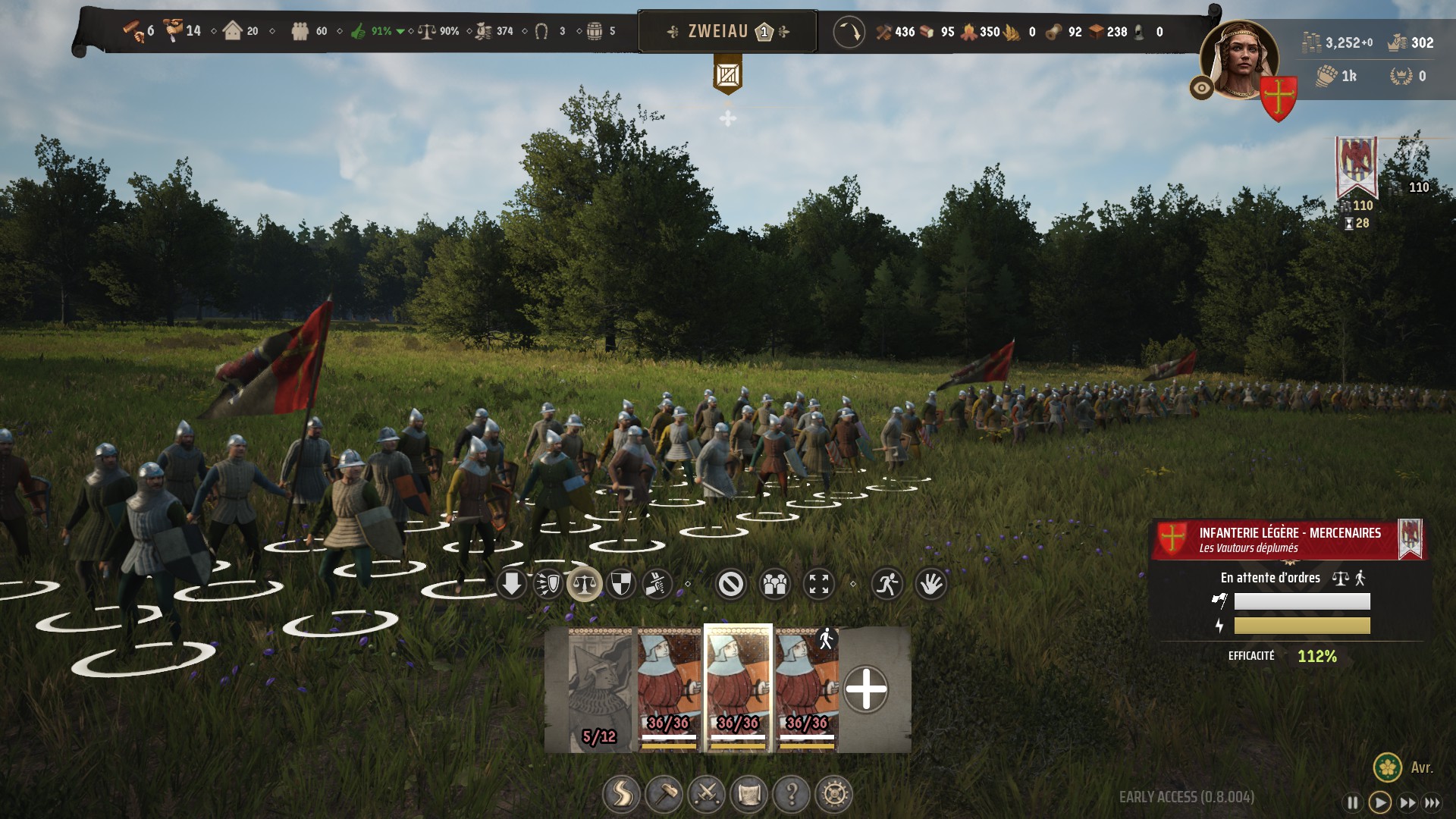This screenshot has height=819, width=1456.
Task: Activate the hand-gripping-sword command
Action: tap(657, 584)
